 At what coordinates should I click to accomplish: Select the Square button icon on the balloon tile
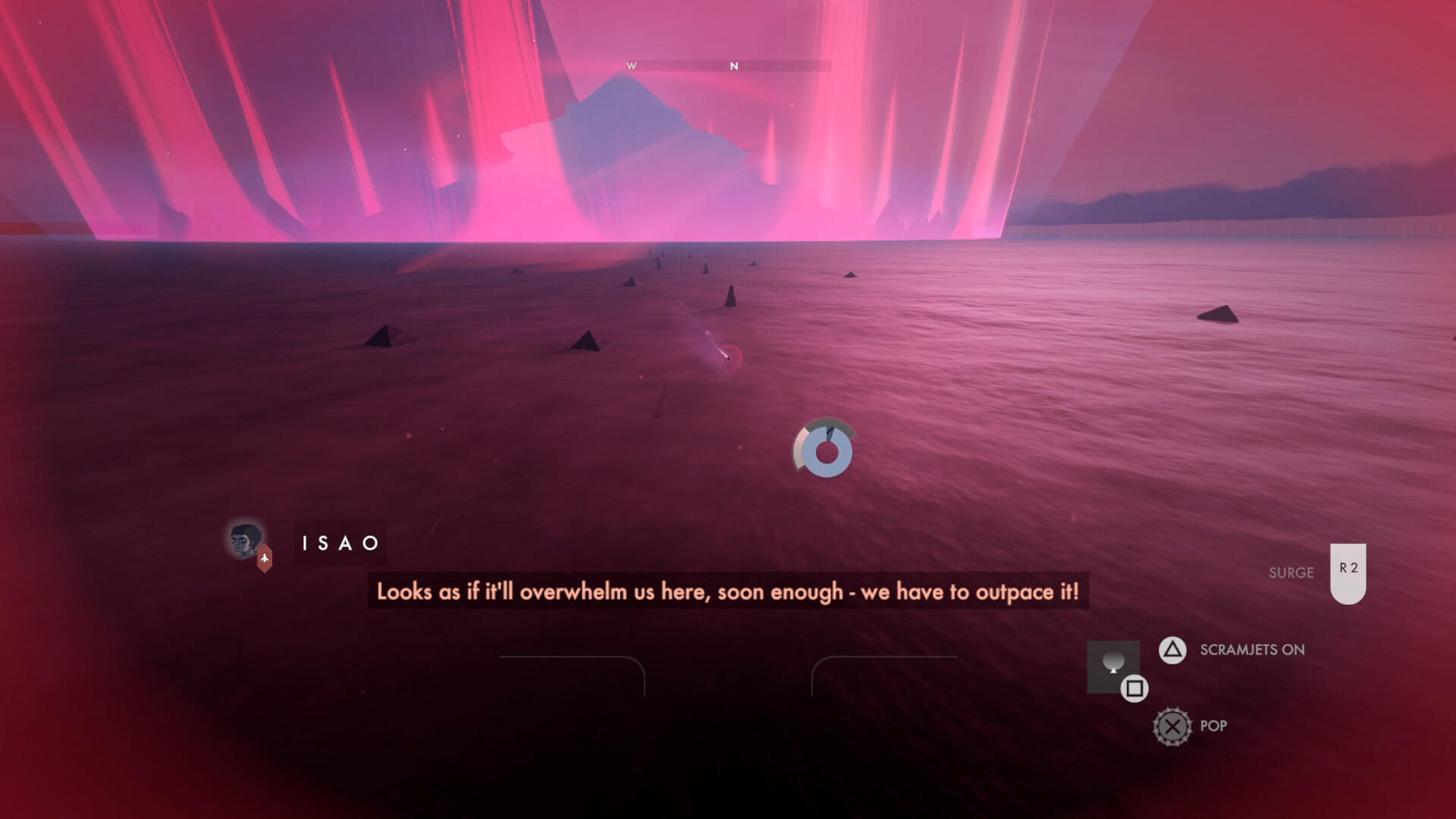pos(1134,689)
